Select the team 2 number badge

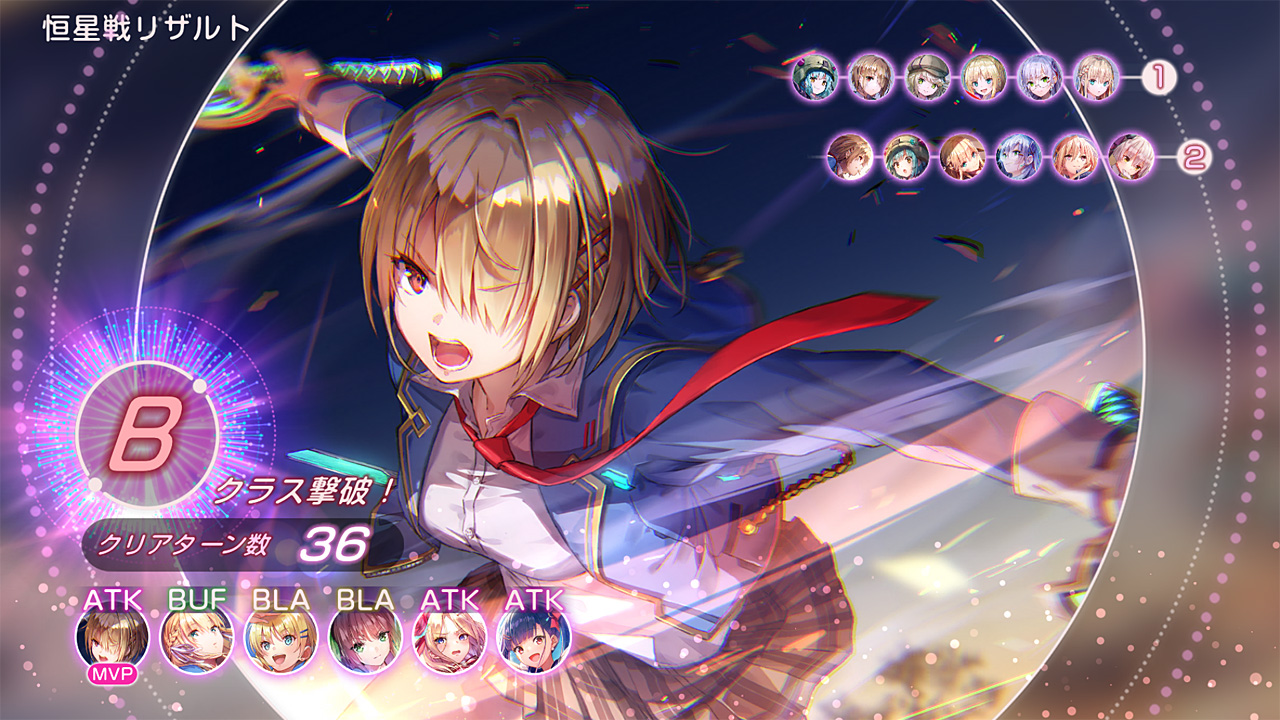pos(1191,158)
